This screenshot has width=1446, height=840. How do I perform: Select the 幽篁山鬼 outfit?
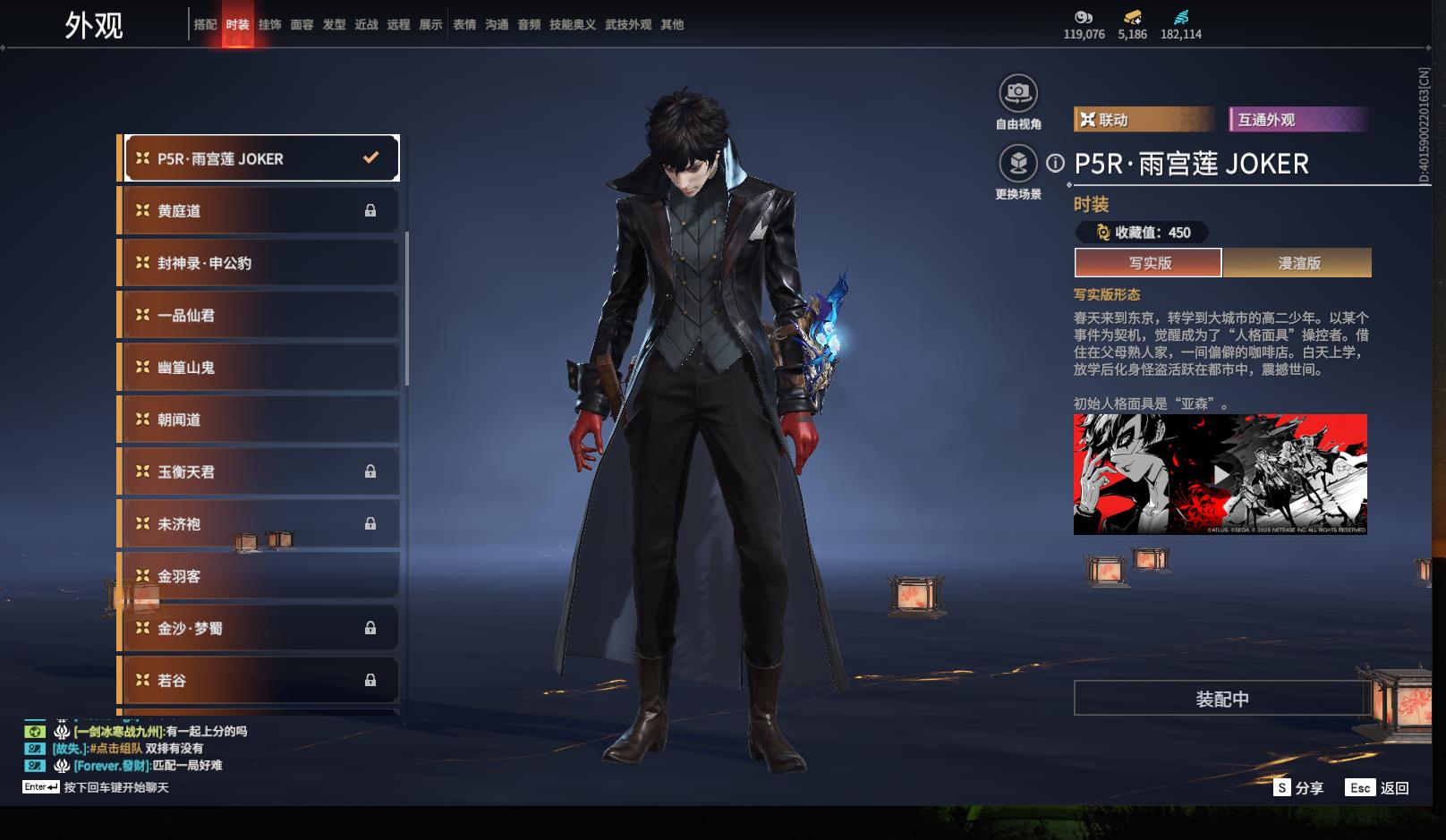point(259,368)
